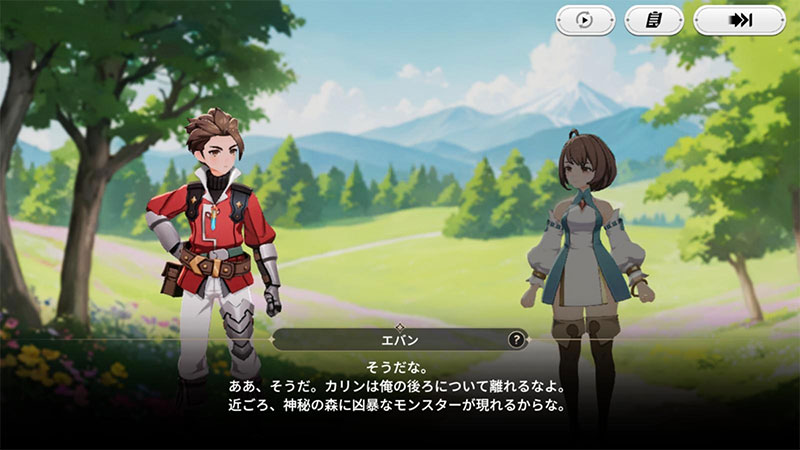Toggle auto-play dialogue button
800x450 pixels.
pos(586,20)
